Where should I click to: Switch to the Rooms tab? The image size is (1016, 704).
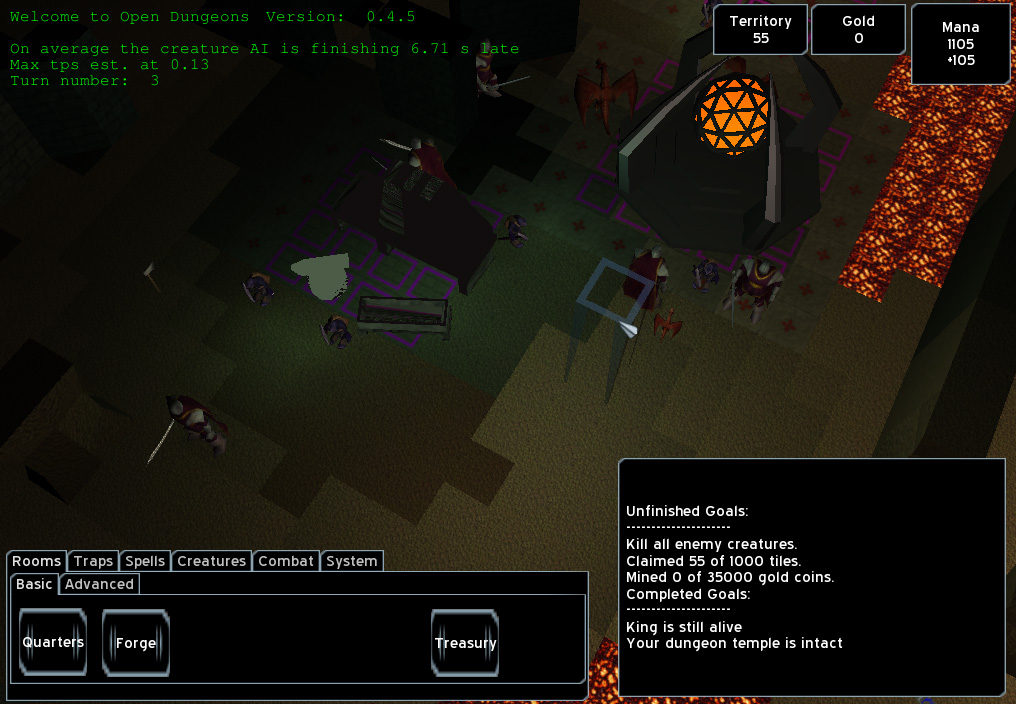pyautogui.click(x=37, y=561)
